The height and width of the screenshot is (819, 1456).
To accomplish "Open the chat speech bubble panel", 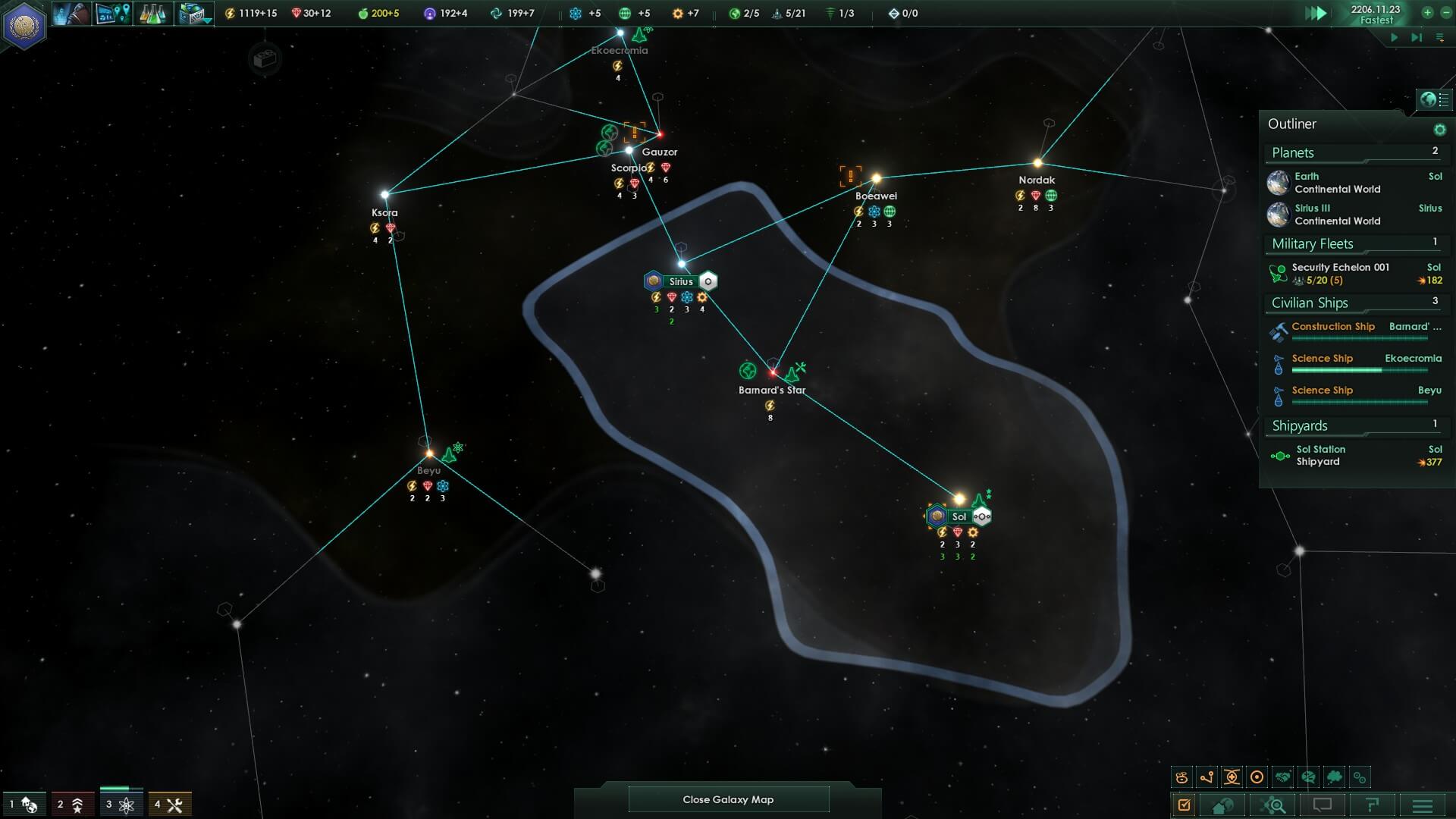I will tap(1323, 805).
